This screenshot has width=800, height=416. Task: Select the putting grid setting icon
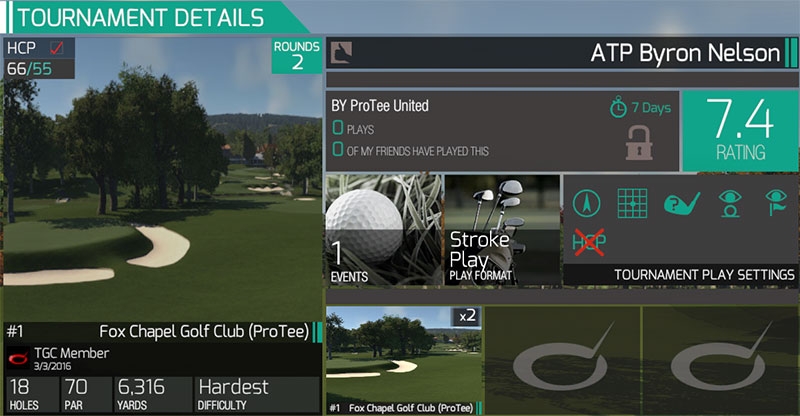click(x=629, y=203)
